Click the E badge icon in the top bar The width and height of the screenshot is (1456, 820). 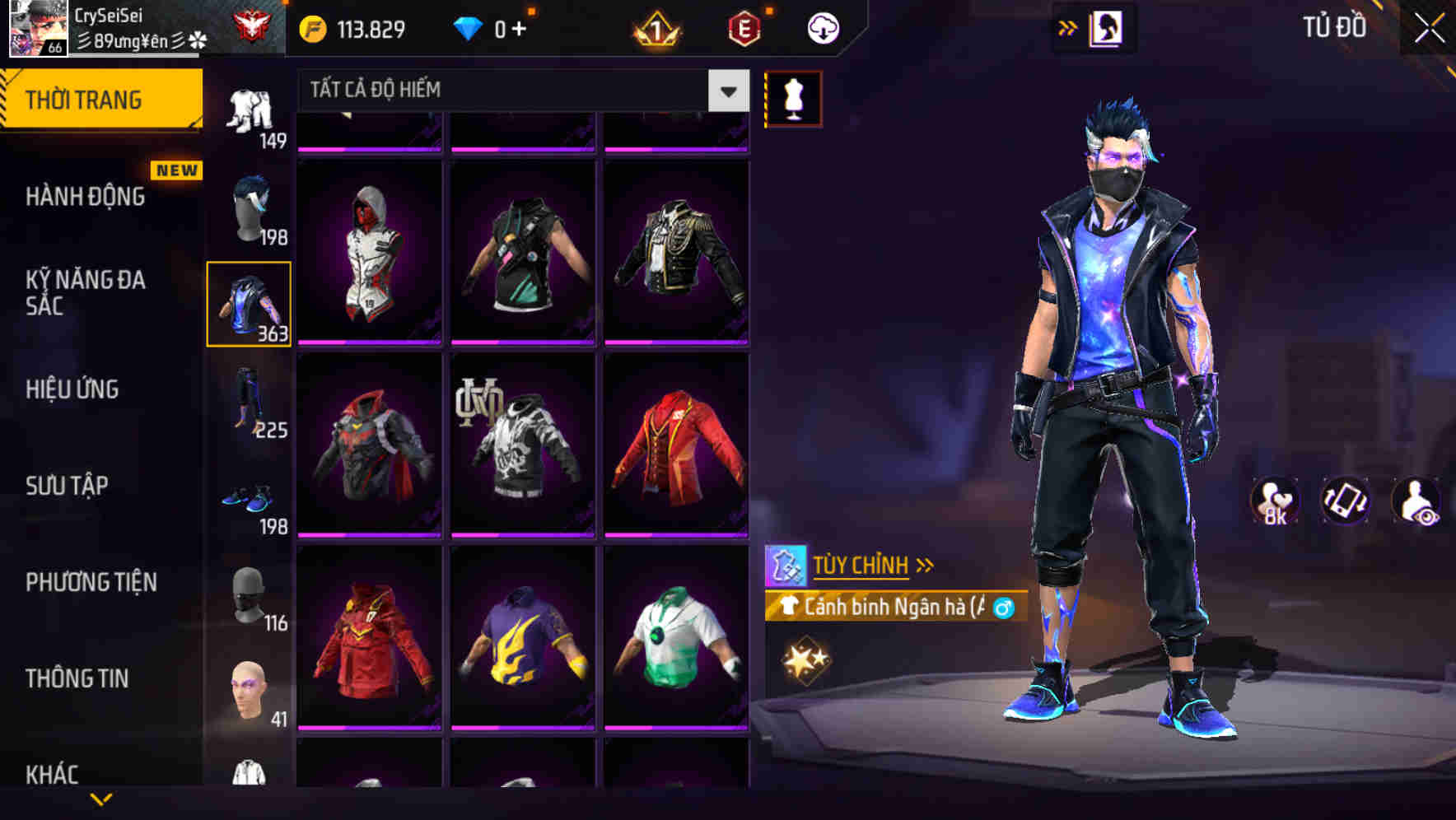pos(746,27)
